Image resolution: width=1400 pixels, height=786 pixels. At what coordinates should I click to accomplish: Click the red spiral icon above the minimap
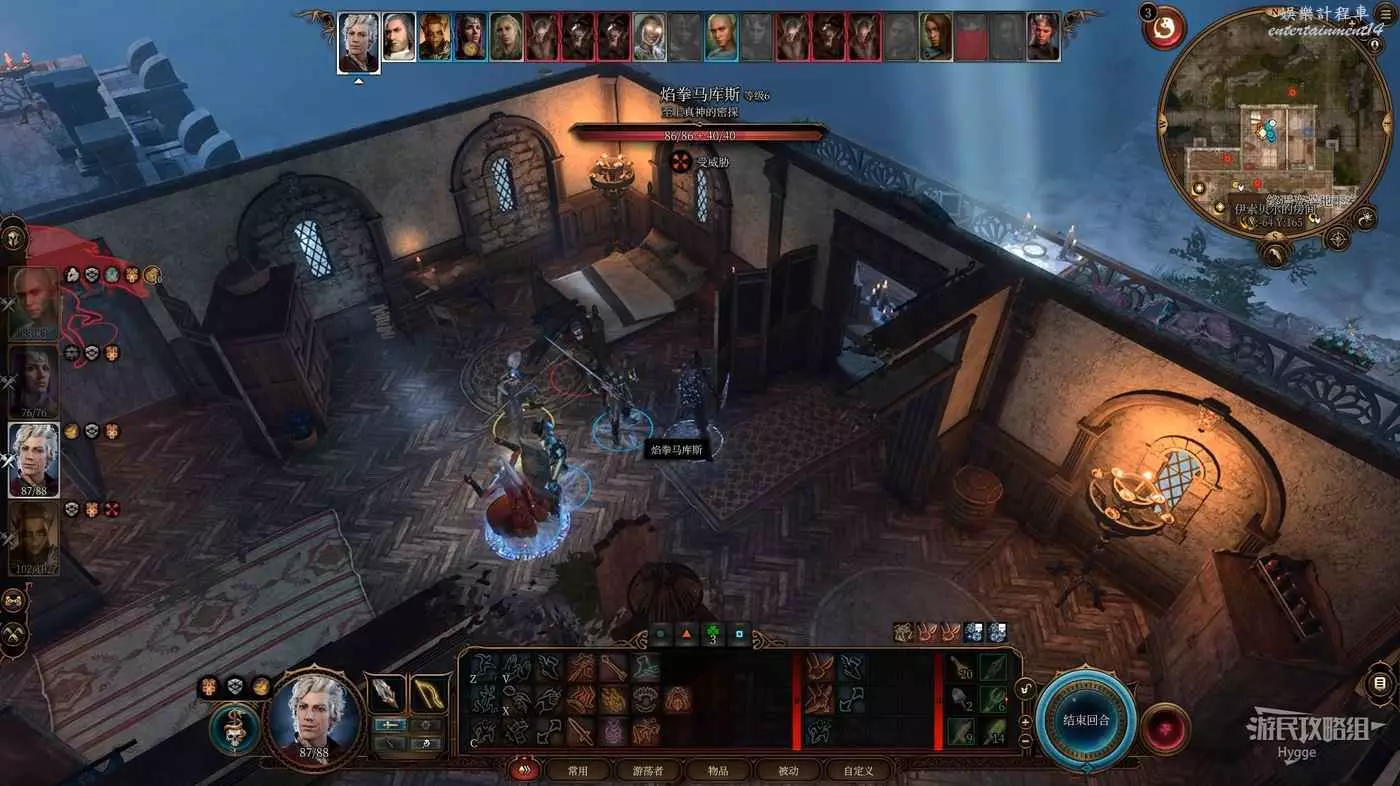pyautogui.click(x=1164, y=28)
